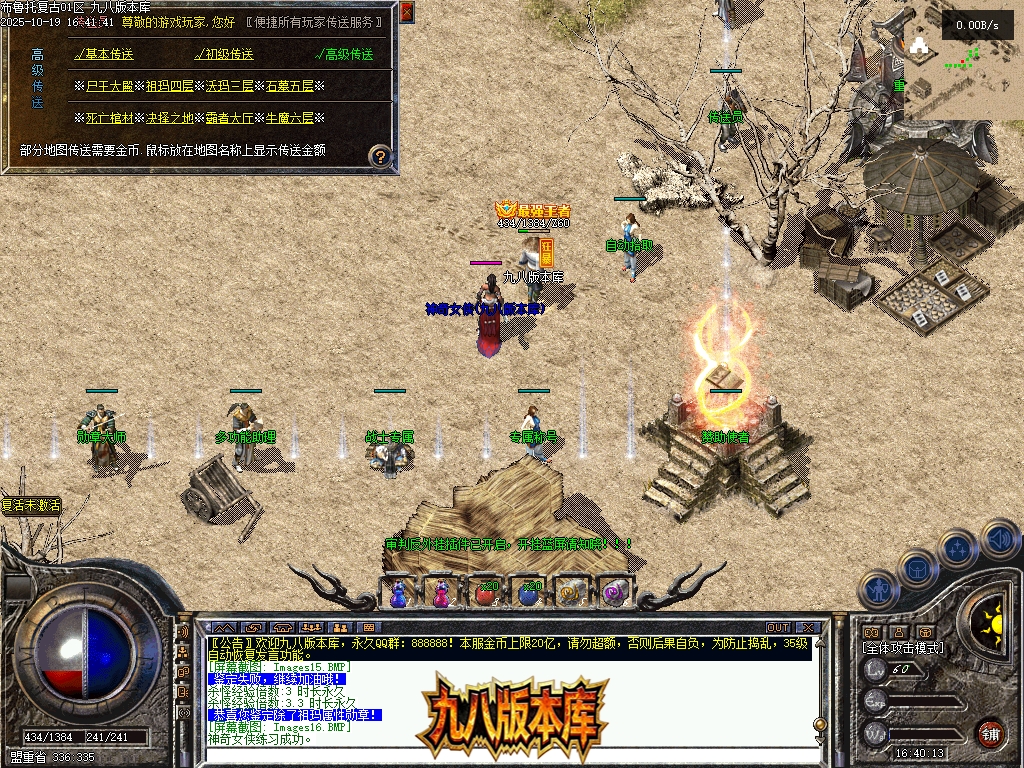Open the skills panel with sparkle icon
Image resolution: width=1024 pixels, height=768 pixels.
tap(958, 549)
